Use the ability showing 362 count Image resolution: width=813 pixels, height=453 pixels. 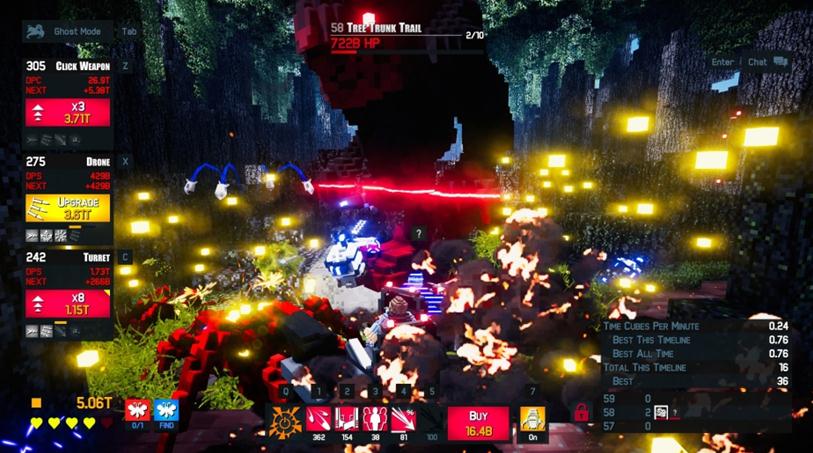(x=318, y=419)
